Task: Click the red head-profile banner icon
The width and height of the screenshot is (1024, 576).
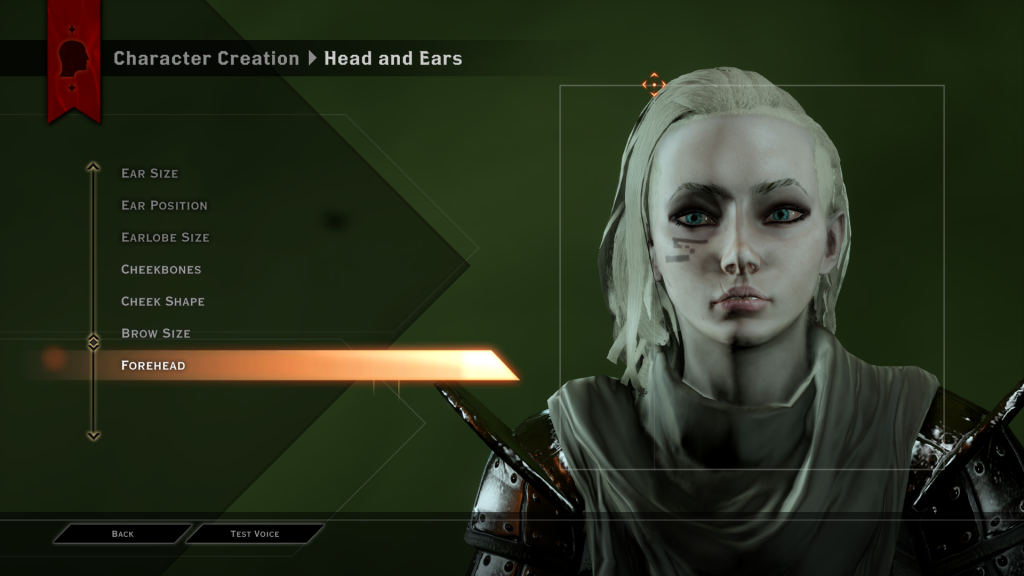Action: [73, 60]
